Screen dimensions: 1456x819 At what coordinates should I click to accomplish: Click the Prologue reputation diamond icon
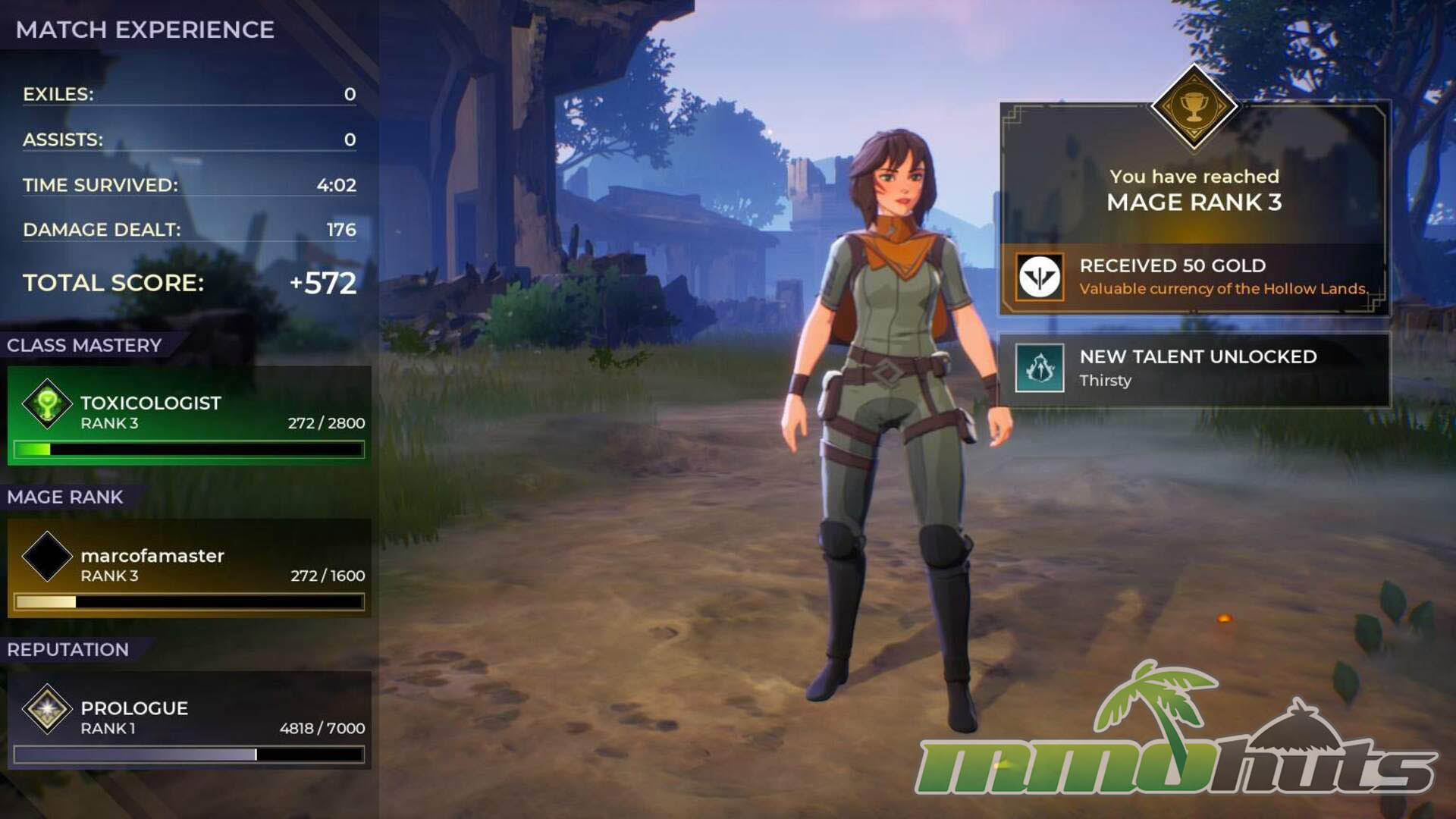click(x=47, y=709)
